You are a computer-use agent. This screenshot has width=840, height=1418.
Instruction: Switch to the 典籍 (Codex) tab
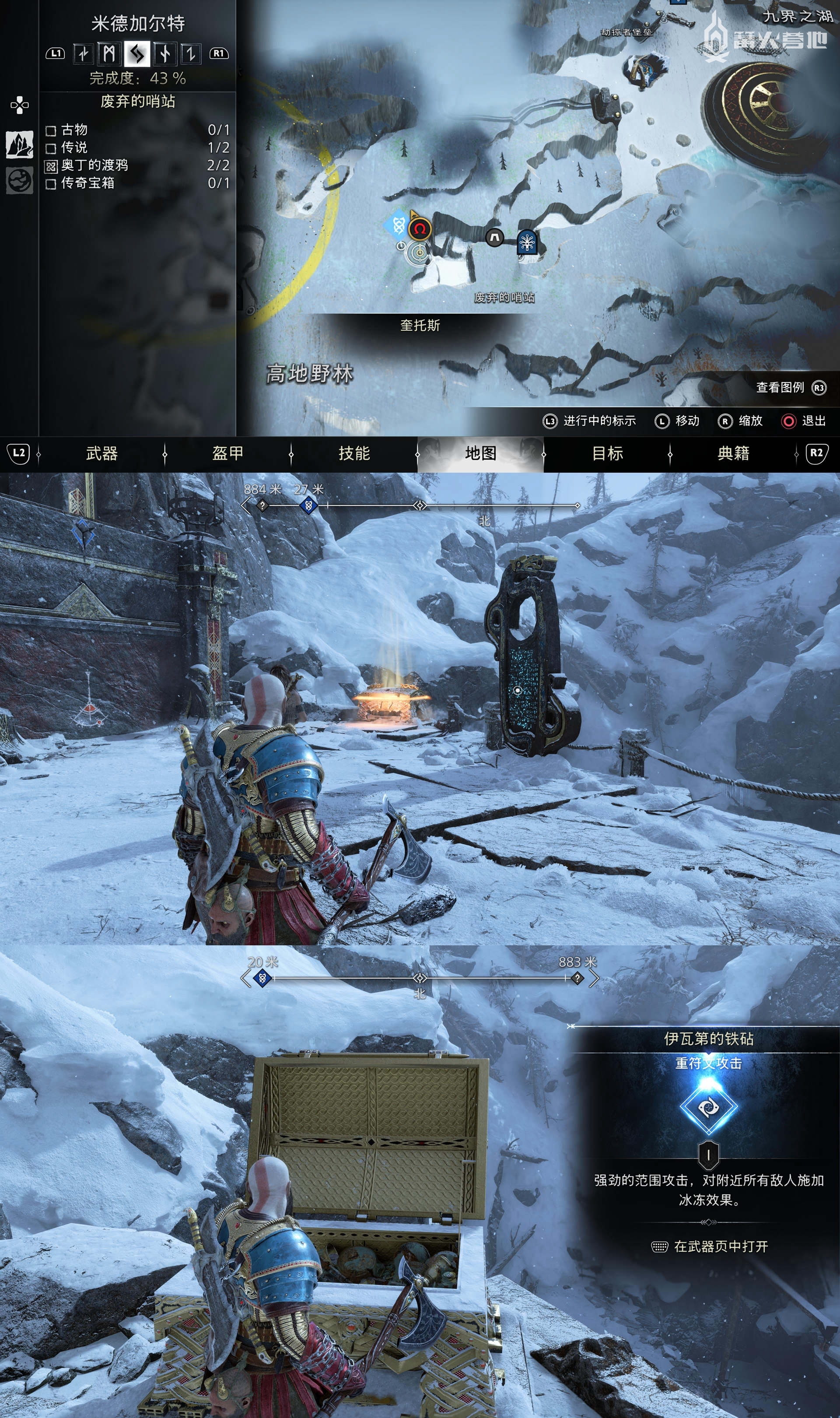pos(734,453)
